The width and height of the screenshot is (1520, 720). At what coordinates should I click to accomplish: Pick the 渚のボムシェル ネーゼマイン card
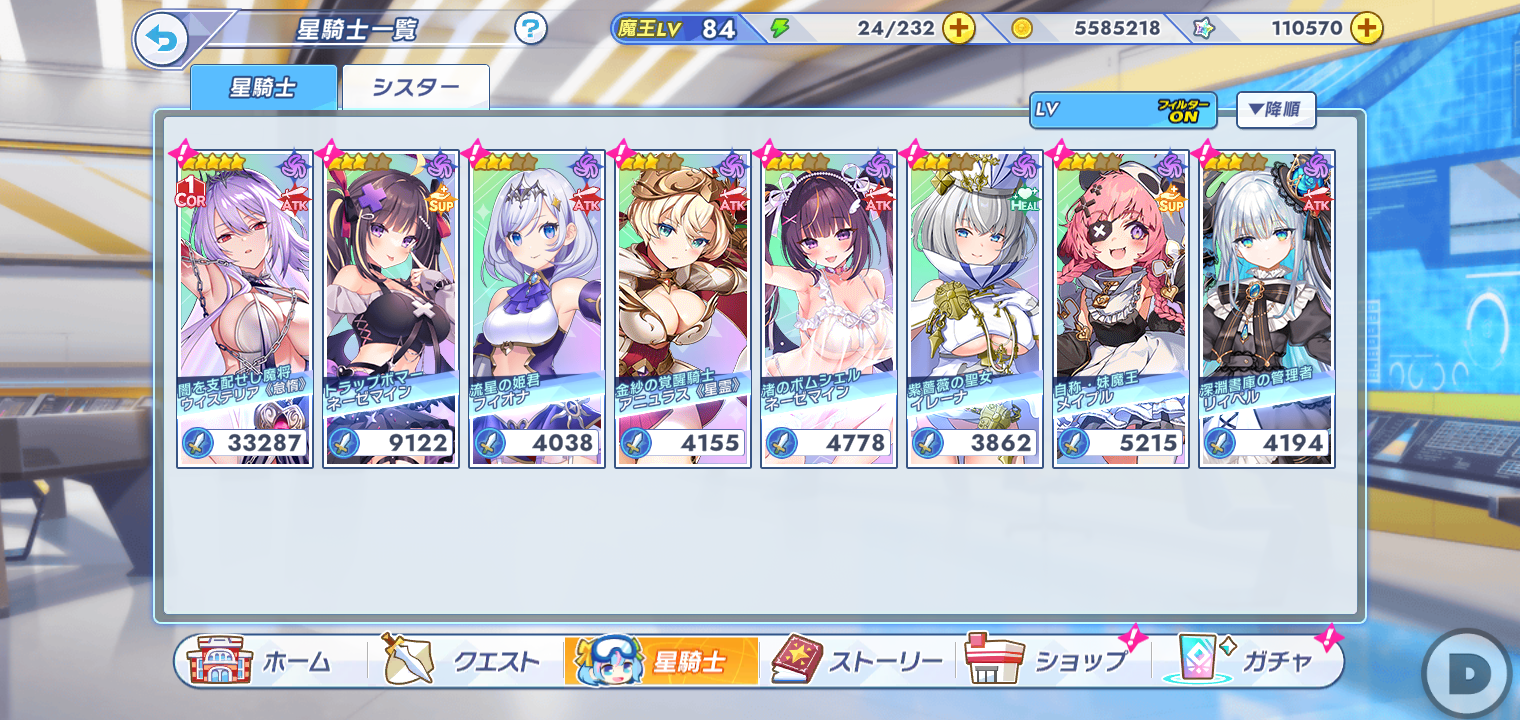point(829,309)
